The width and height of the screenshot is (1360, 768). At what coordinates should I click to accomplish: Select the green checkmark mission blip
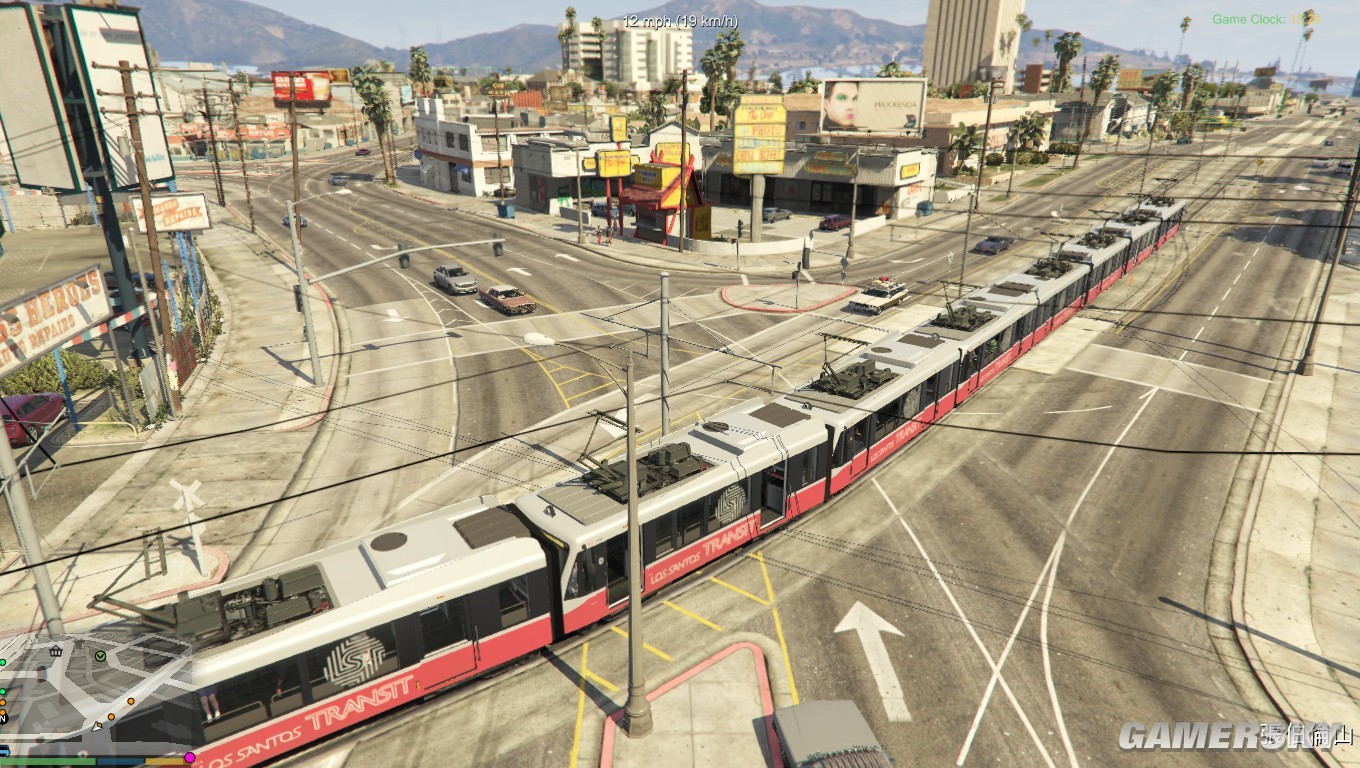[100, 656]
